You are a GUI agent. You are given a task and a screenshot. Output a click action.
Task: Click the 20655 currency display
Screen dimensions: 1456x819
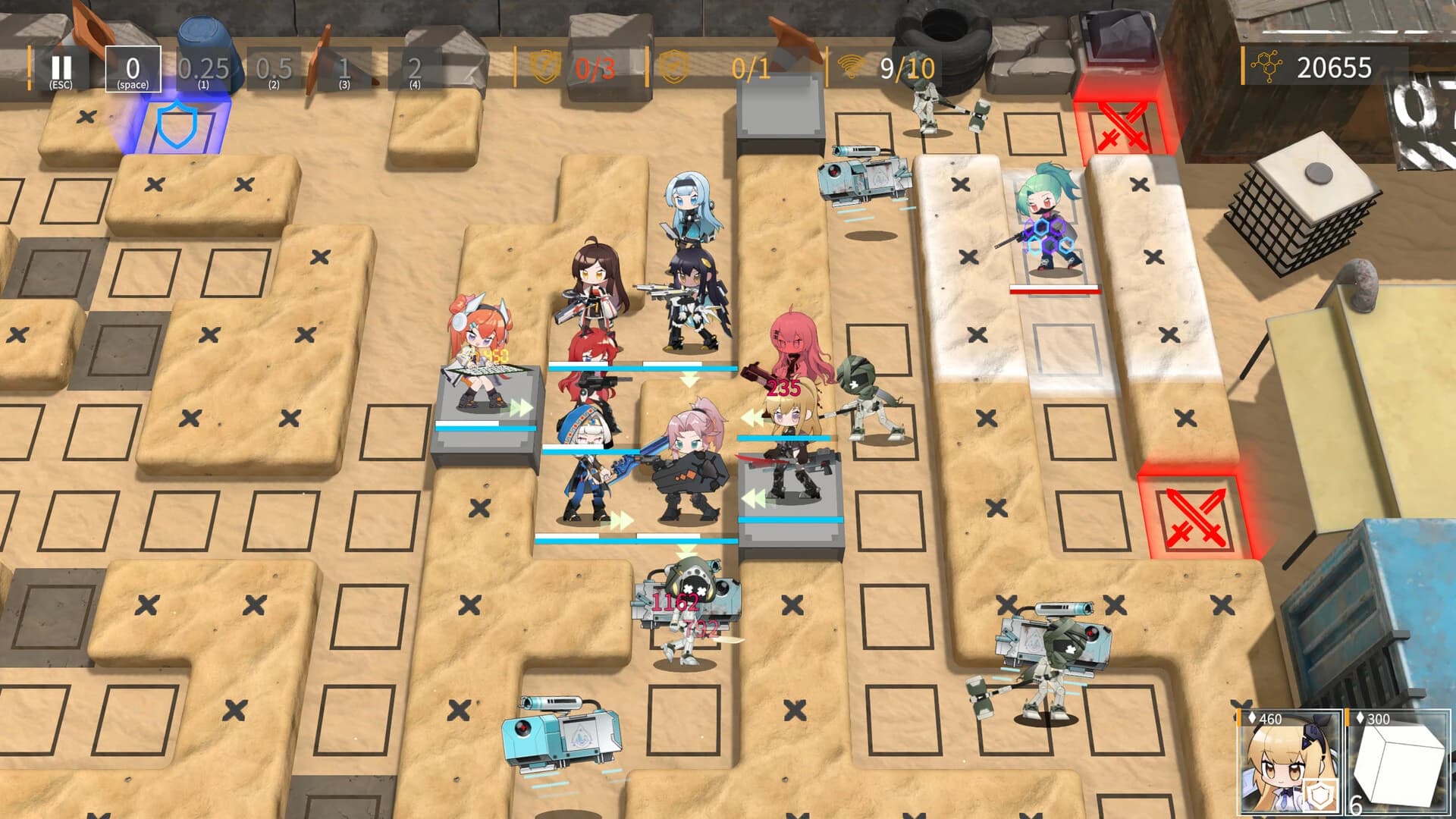coord(1335,68)
